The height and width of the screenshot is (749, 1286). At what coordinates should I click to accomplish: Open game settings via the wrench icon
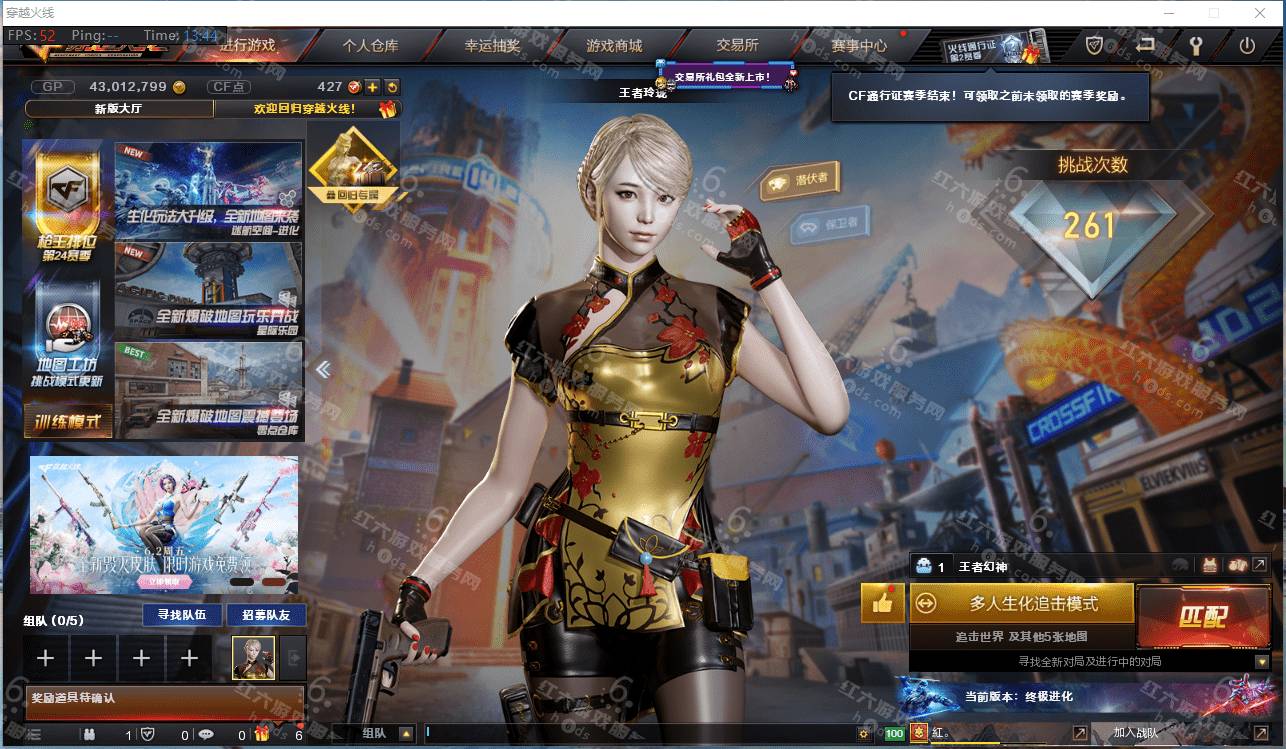pyautogui.click(x=1196, y=45)
